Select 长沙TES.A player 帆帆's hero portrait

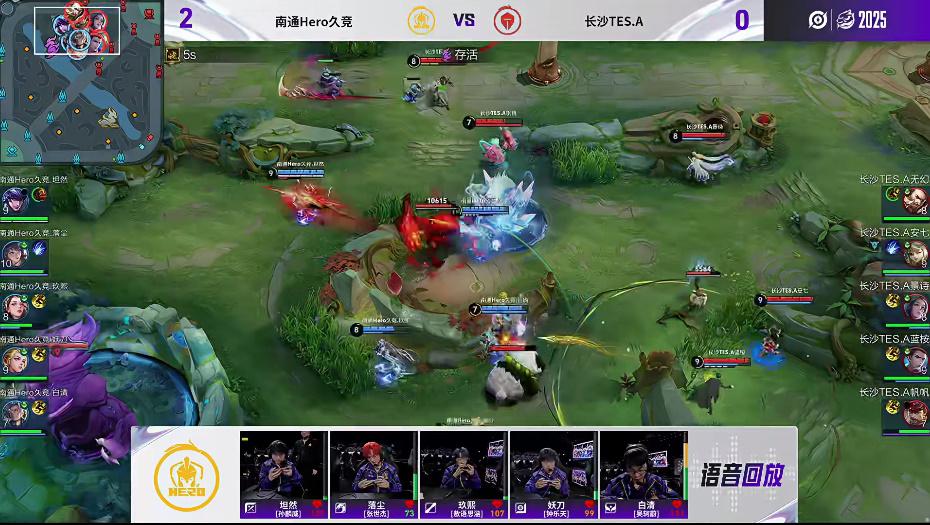pyautogui.click(x=914, y=412)
